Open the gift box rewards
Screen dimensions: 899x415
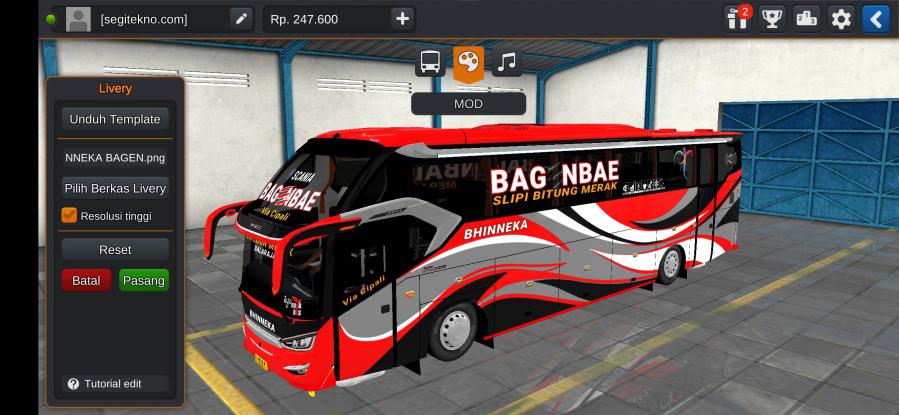coord(738,18)
